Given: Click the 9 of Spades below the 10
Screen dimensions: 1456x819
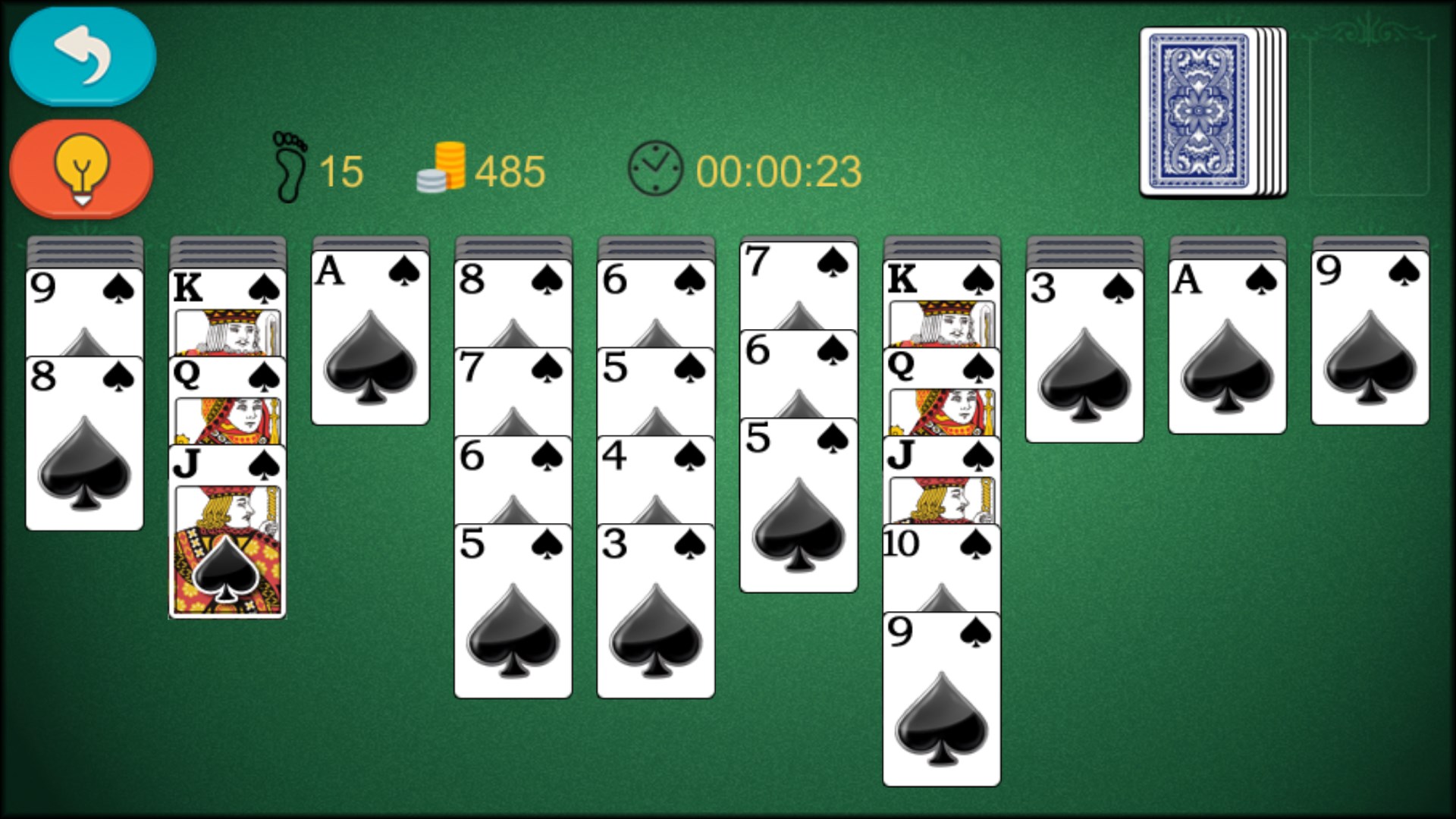Looking at the screenshot, I should point(942,698).
